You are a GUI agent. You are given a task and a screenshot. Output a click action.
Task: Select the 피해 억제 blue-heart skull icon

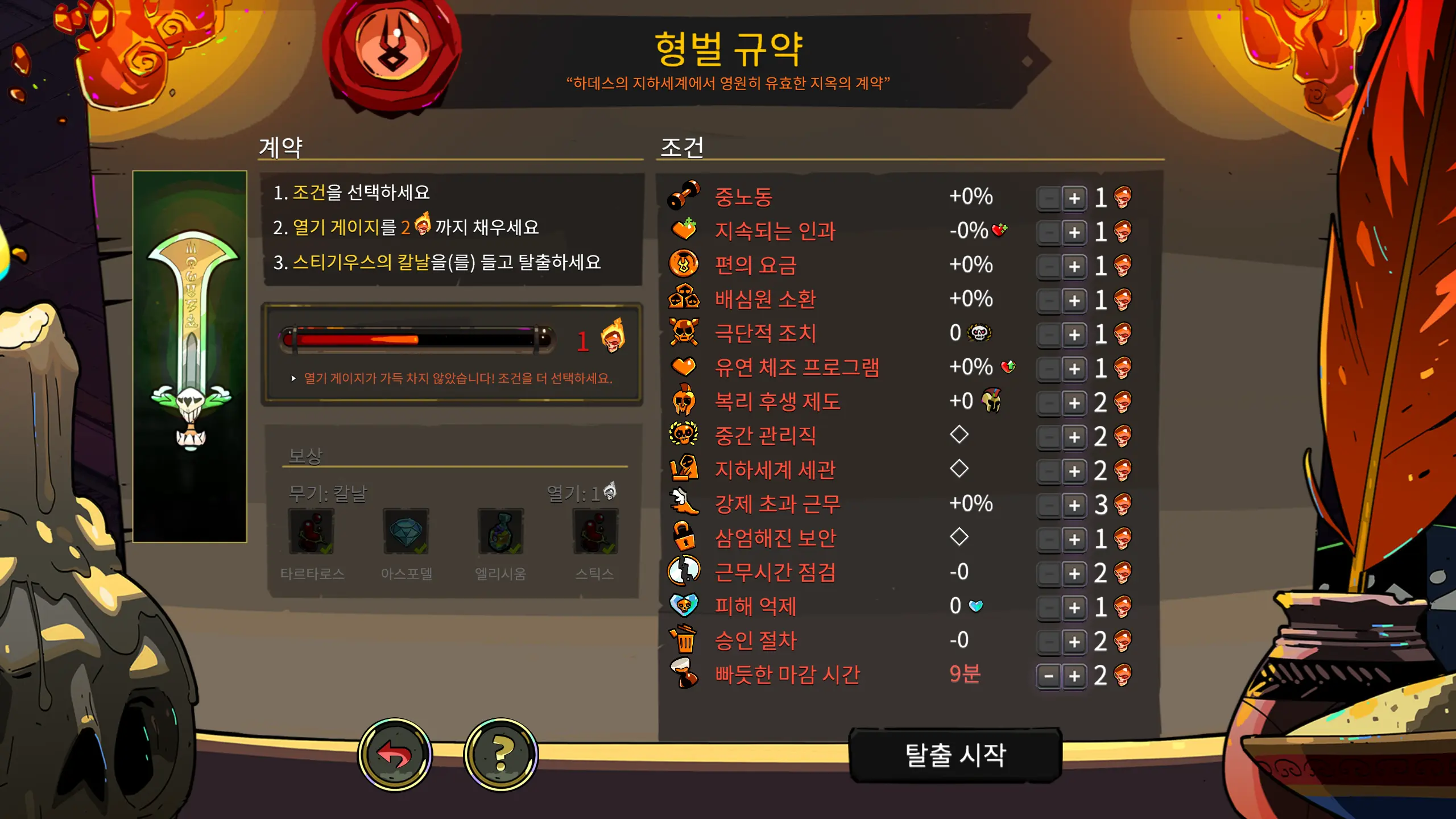685,606
